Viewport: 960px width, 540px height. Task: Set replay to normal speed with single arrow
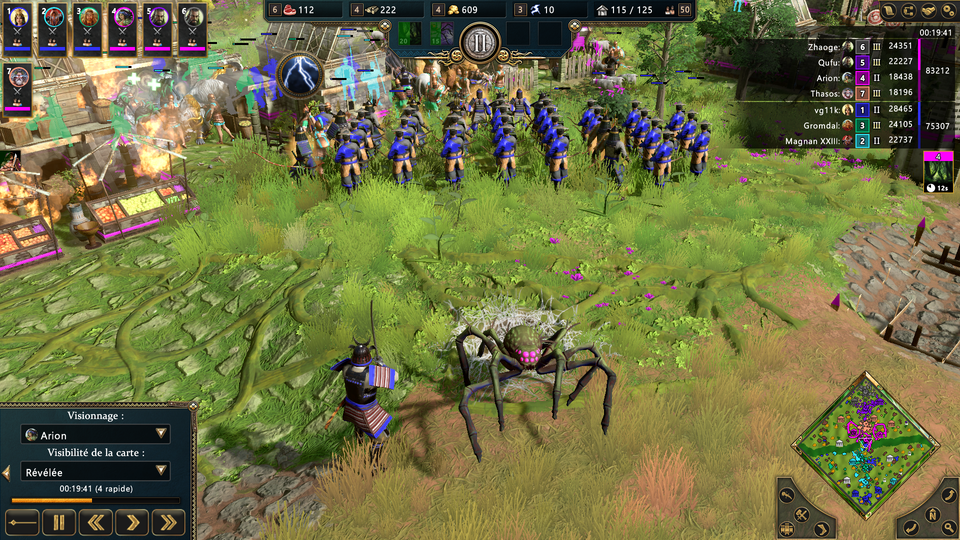(132, 521)
